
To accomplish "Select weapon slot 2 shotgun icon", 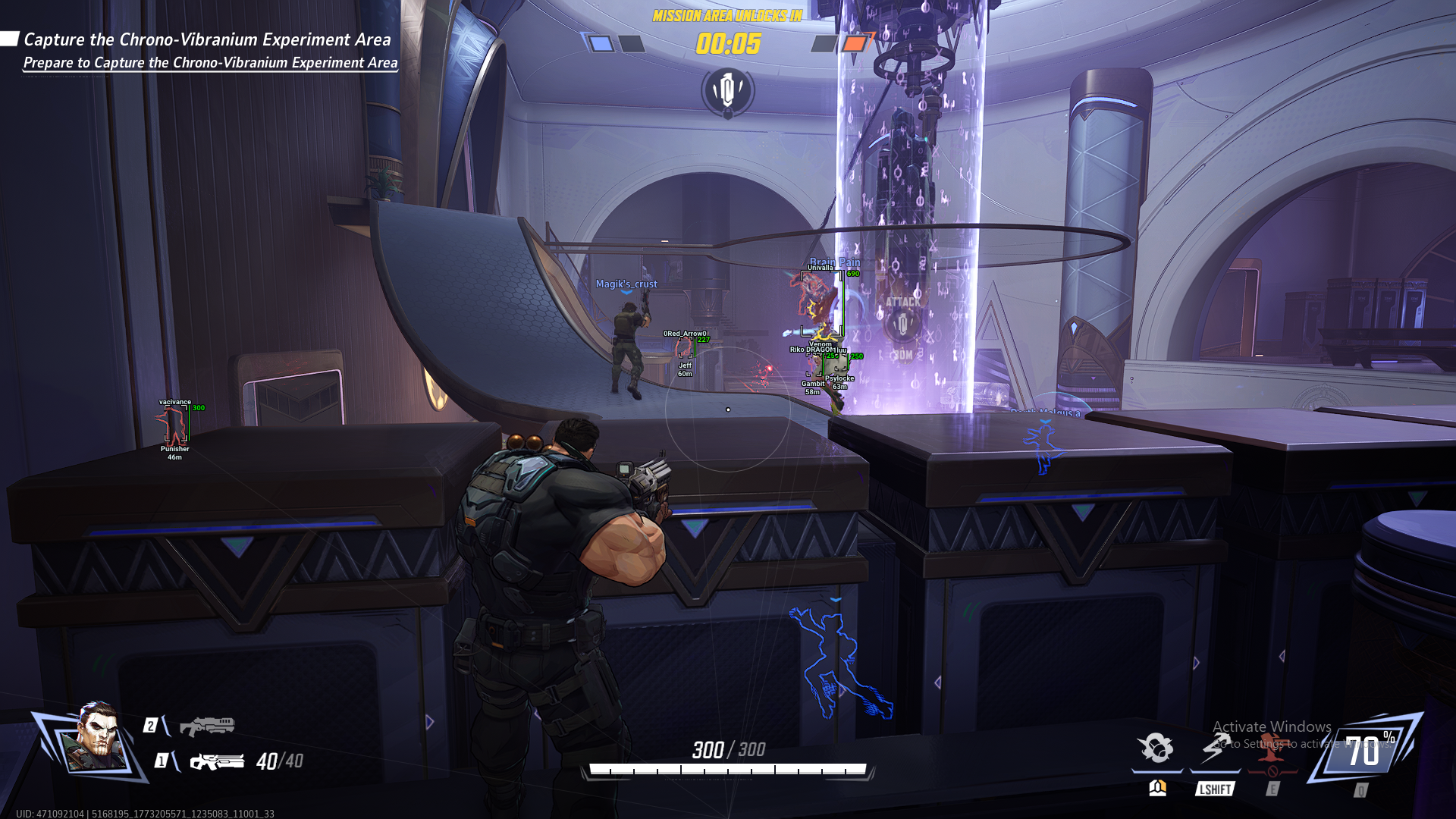I will coord(209,725).
